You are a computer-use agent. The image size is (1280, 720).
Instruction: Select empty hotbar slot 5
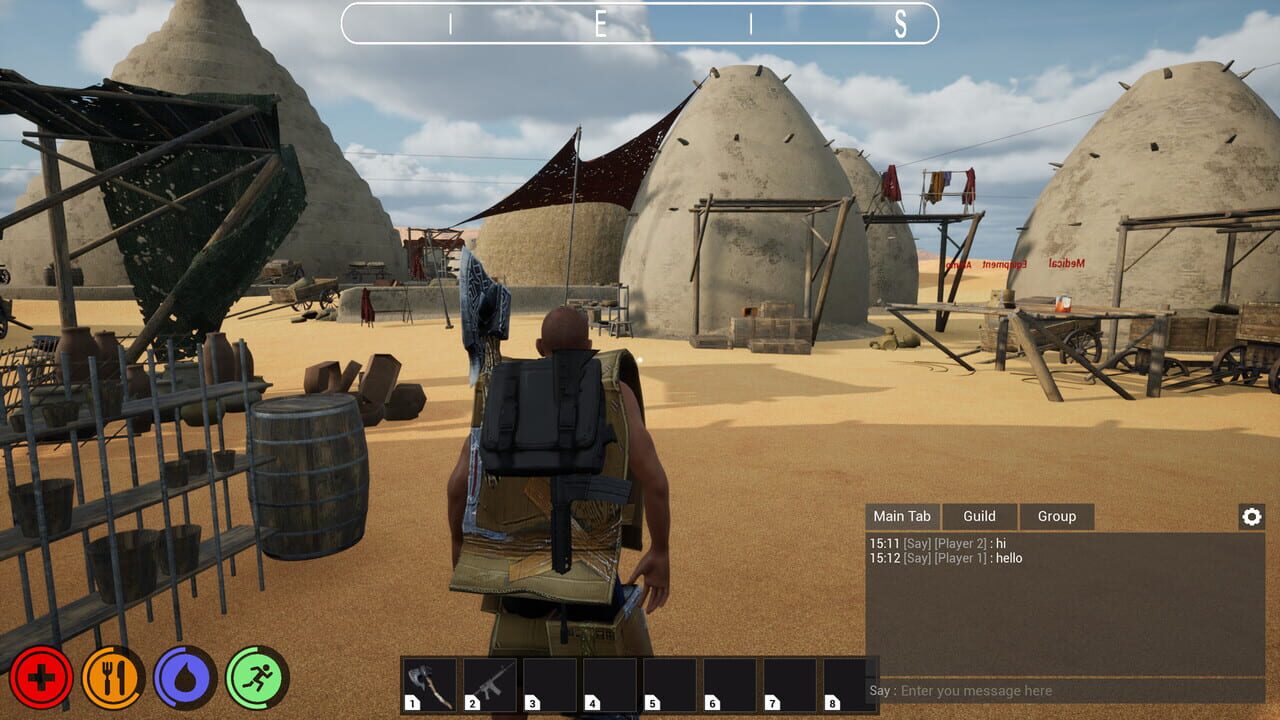(x=670, y=683)
